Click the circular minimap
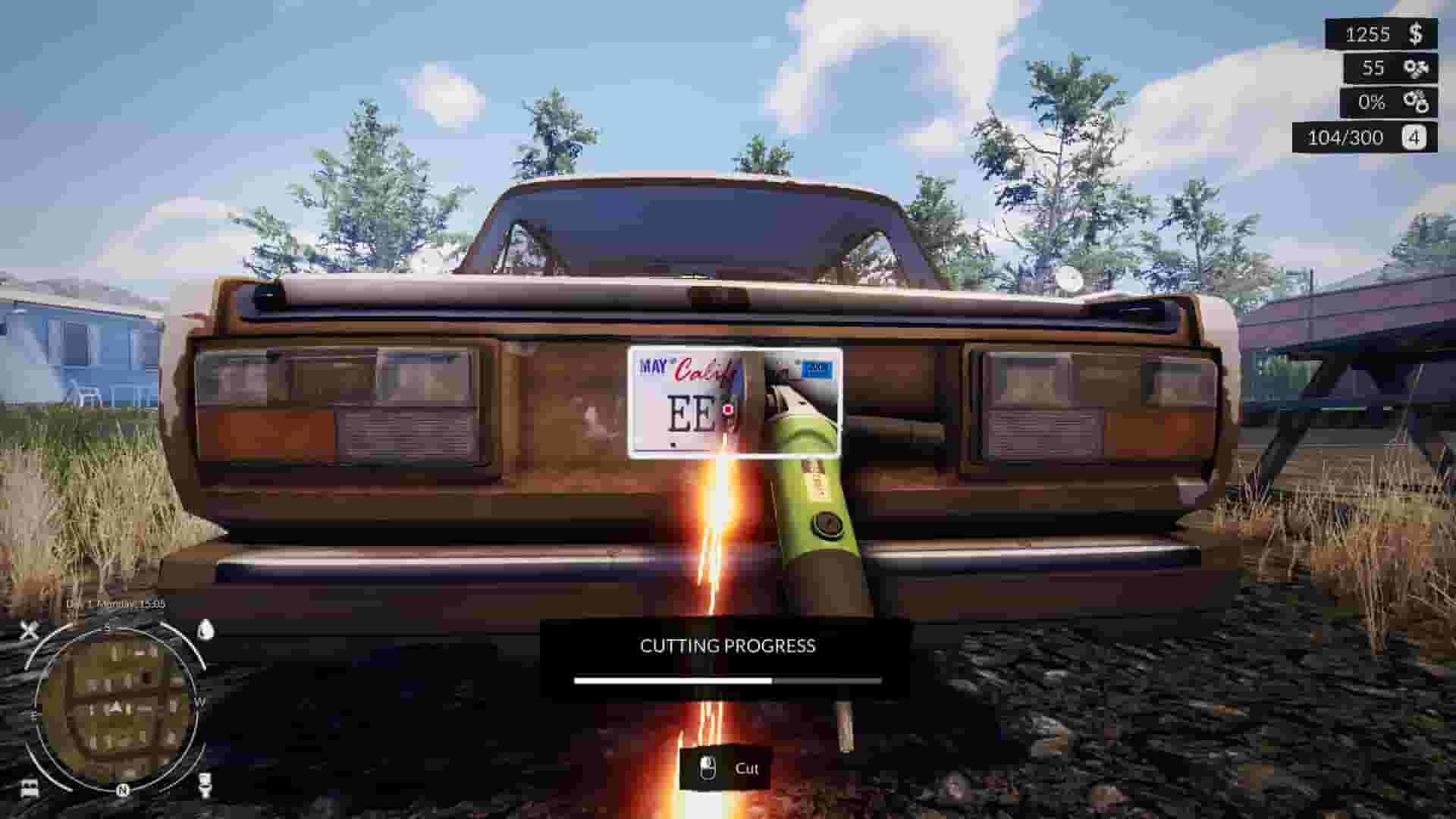Image resolution: width=1456 pixels, height=819 pixels. [118, 705]
